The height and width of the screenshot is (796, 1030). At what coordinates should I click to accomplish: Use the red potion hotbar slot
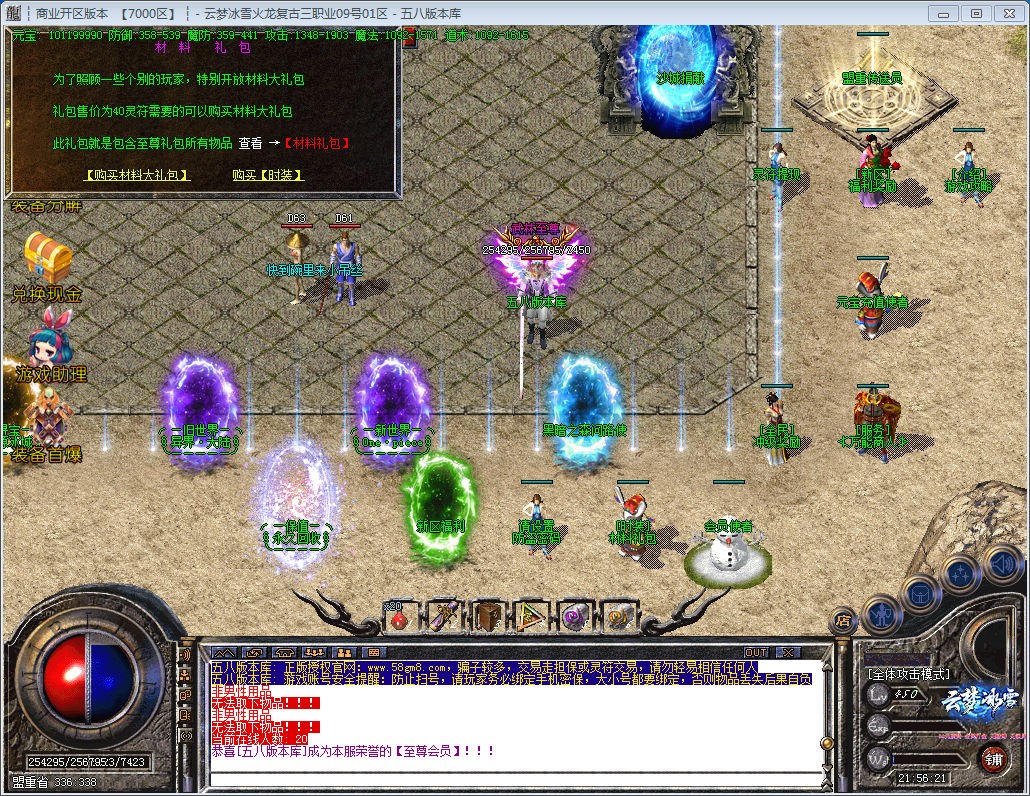tap(400, 618)
